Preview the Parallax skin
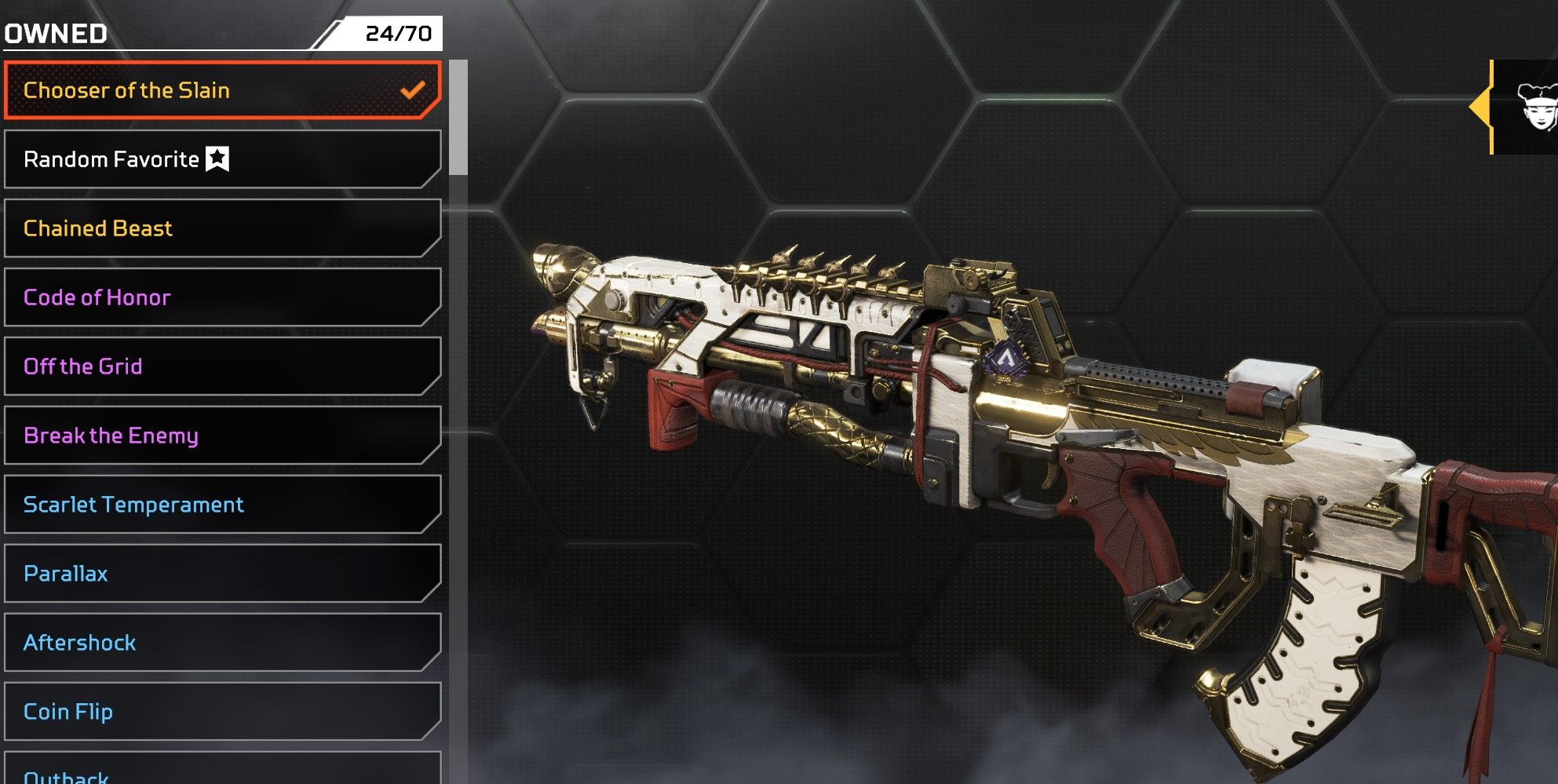This screenshot has width=1558, height=784. pyautogui.click(x=222, y=574)
